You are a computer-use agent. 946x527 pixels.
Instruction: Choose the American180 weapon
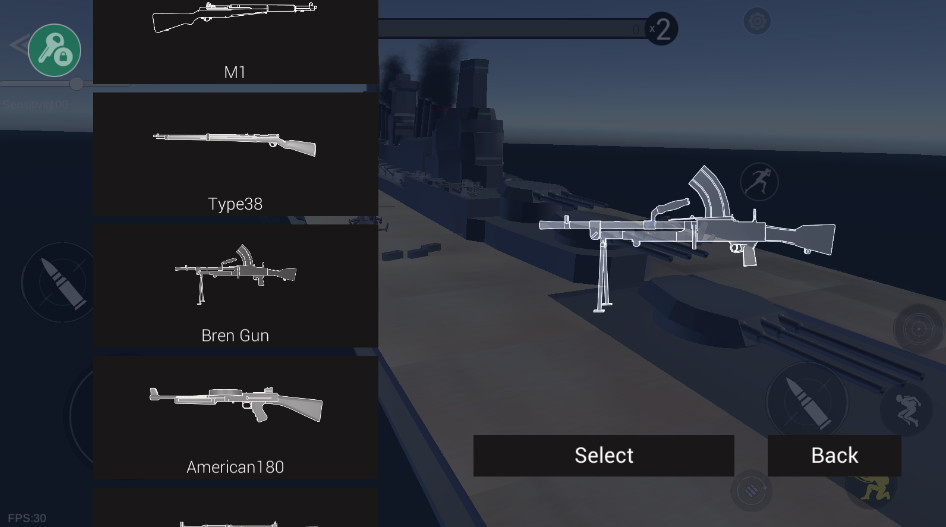[235, 417]
